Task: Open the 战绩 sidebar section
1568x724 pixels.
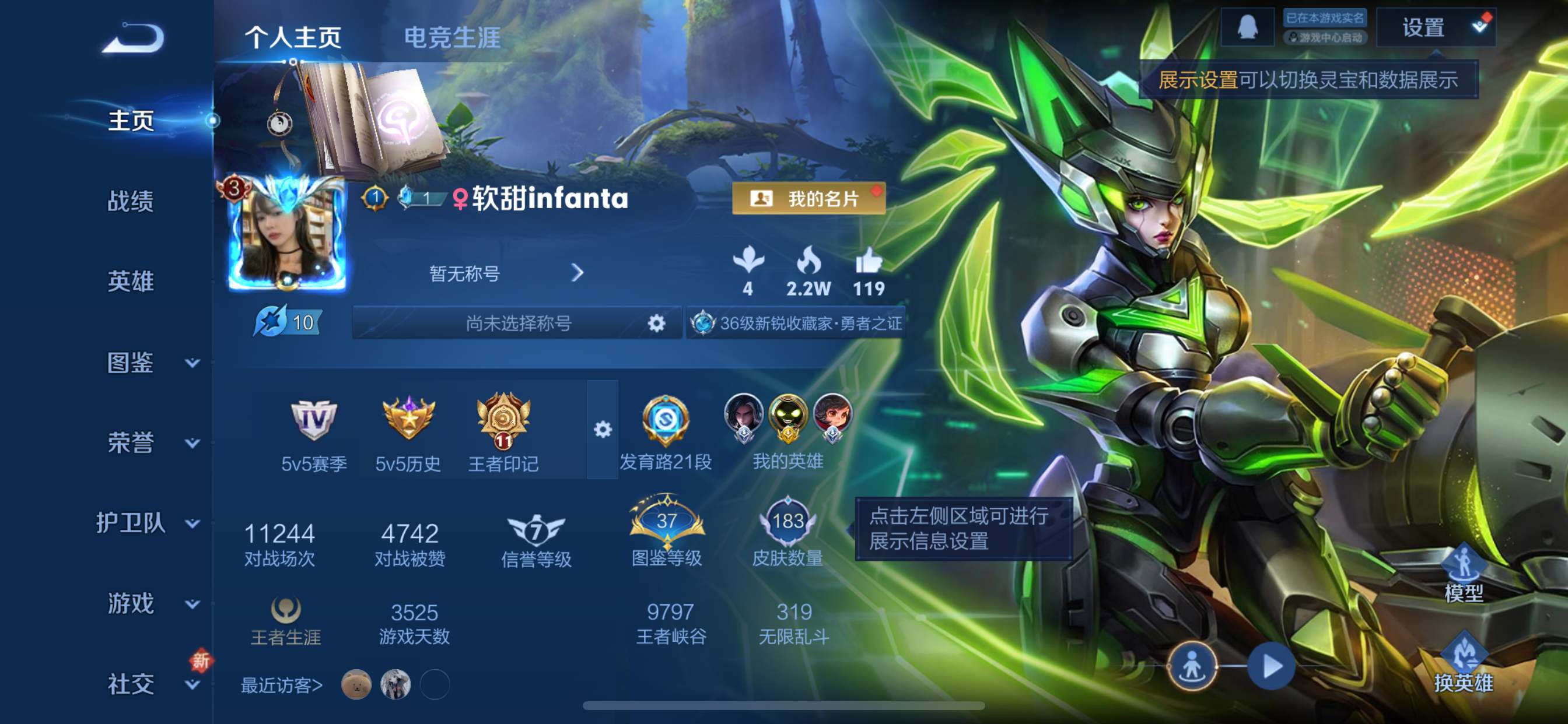Action: click(x=130, y=201)
